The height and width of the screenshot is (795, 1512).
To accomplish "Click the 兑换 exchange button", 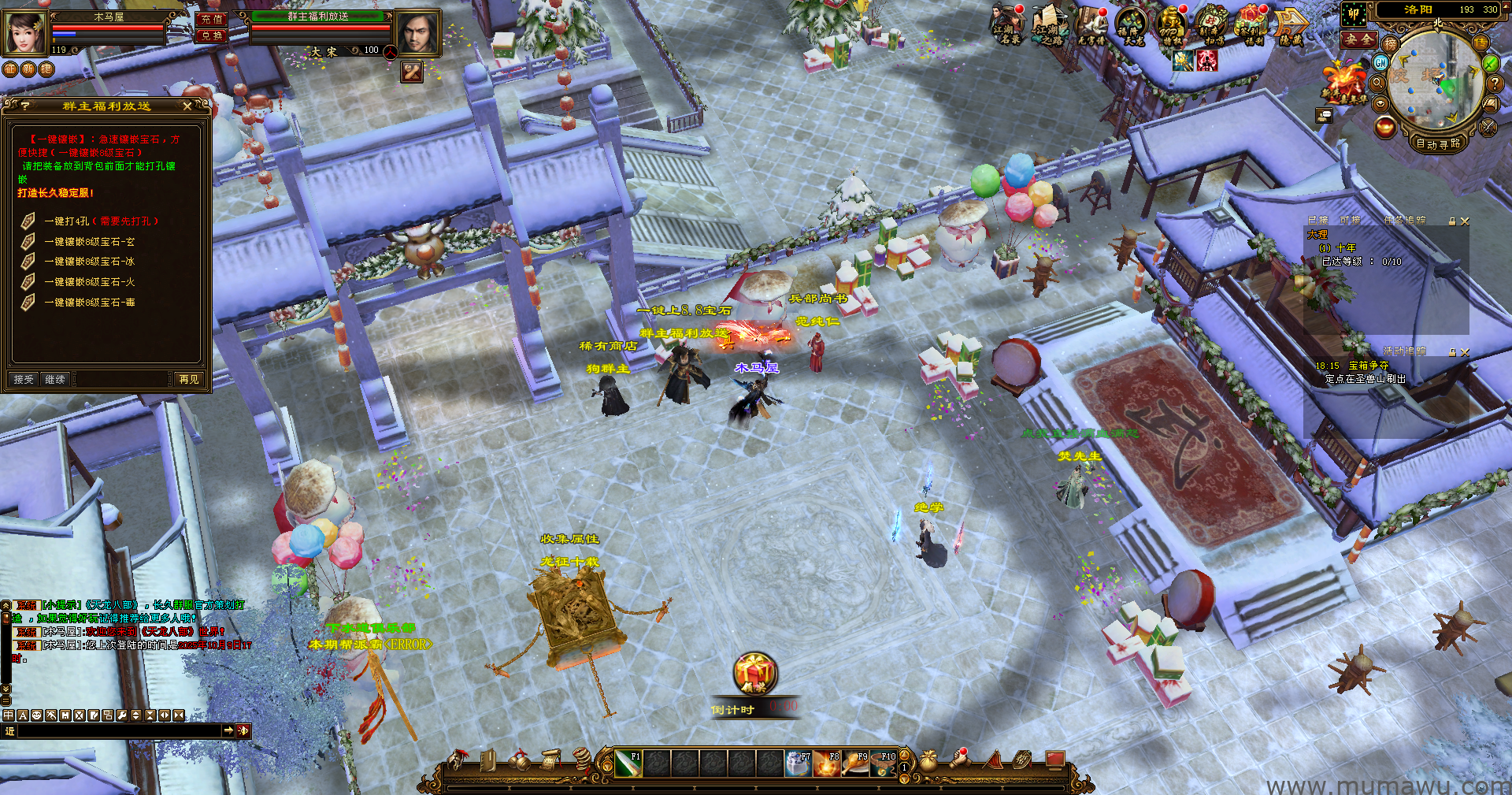I will (211, 35).
